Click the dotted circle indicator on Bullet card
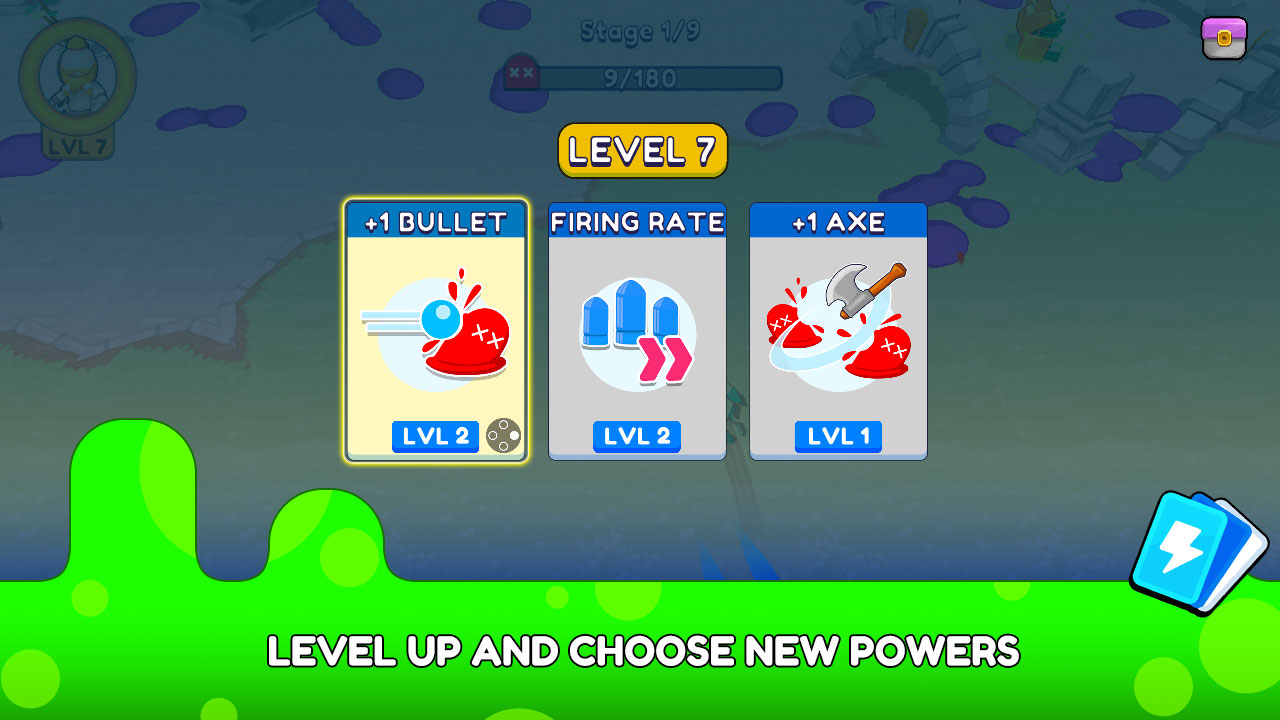The height and width of the screenshot is (720, 1280). pyautogui.click(x=505, y=434)
